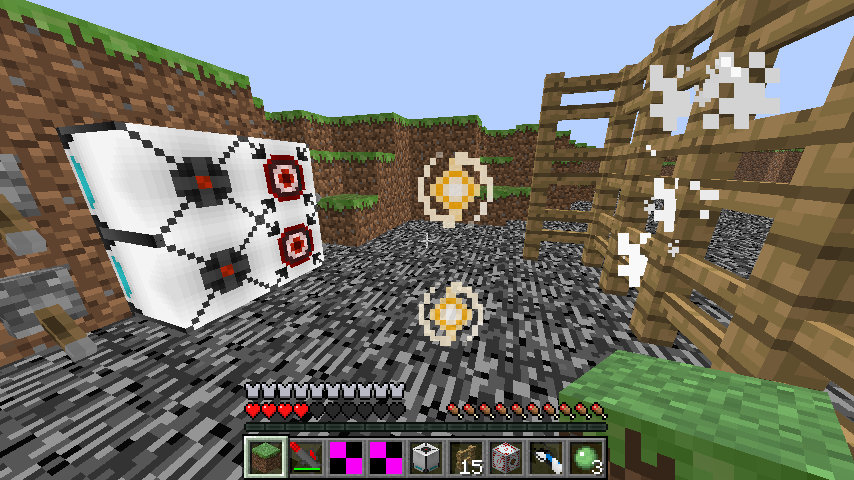The width and height of the screenshot is (854, 480).
Task: Select the red tool with durability bar
Action: tap(305, 456)
